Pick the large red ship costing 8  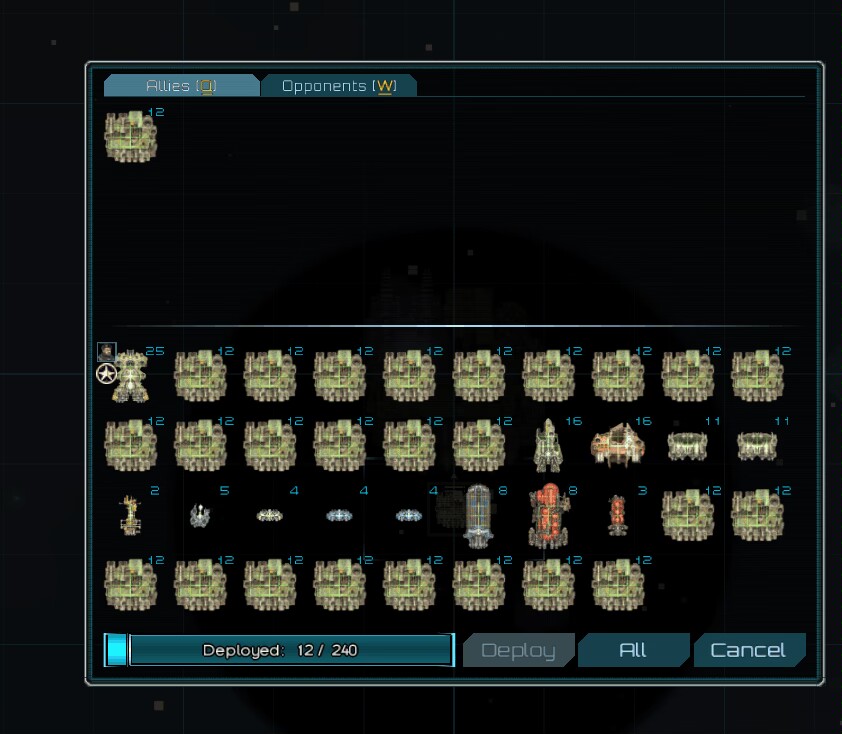[548, 515]
